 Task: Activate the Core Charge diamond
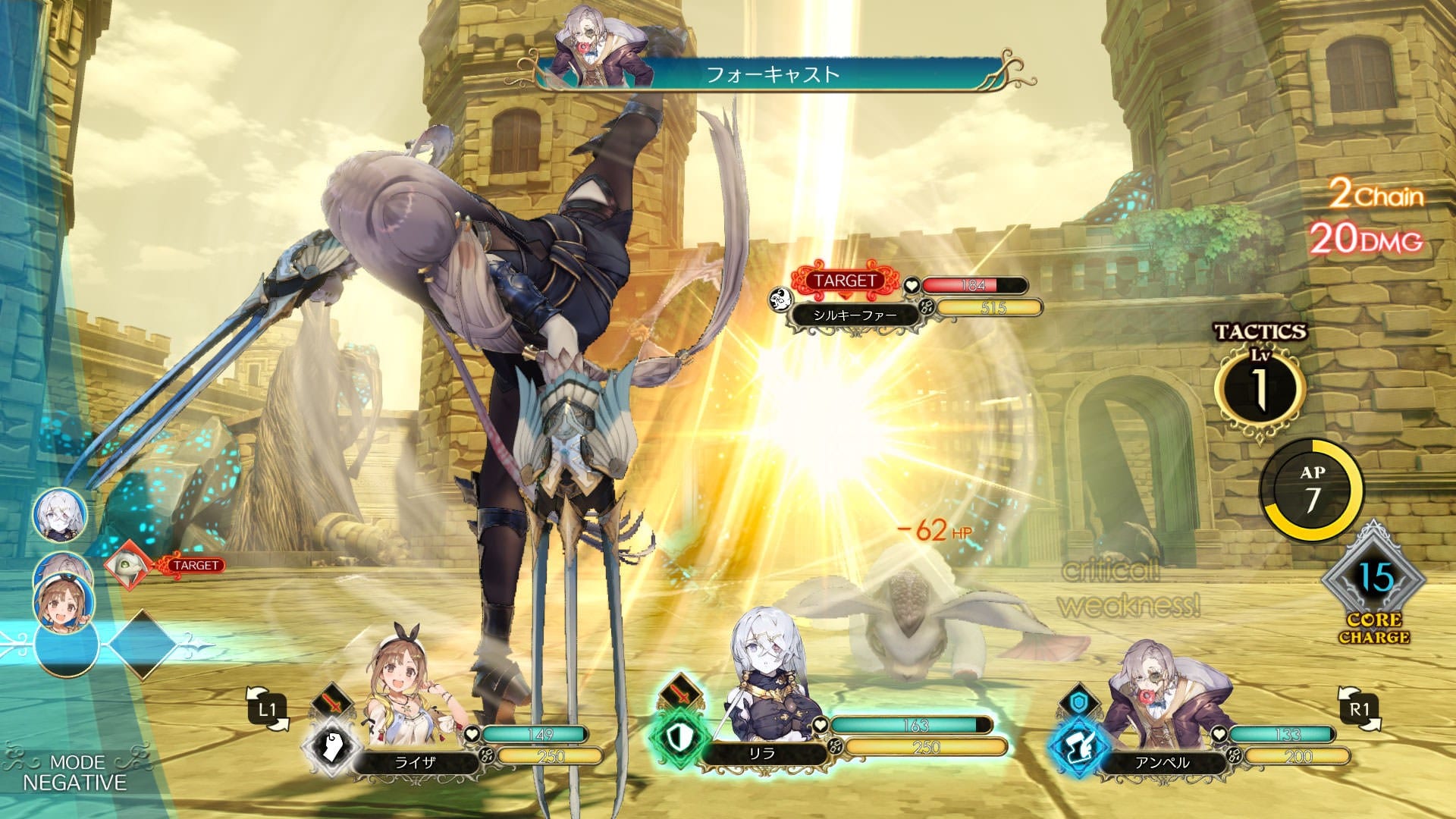pos(1373,581)
